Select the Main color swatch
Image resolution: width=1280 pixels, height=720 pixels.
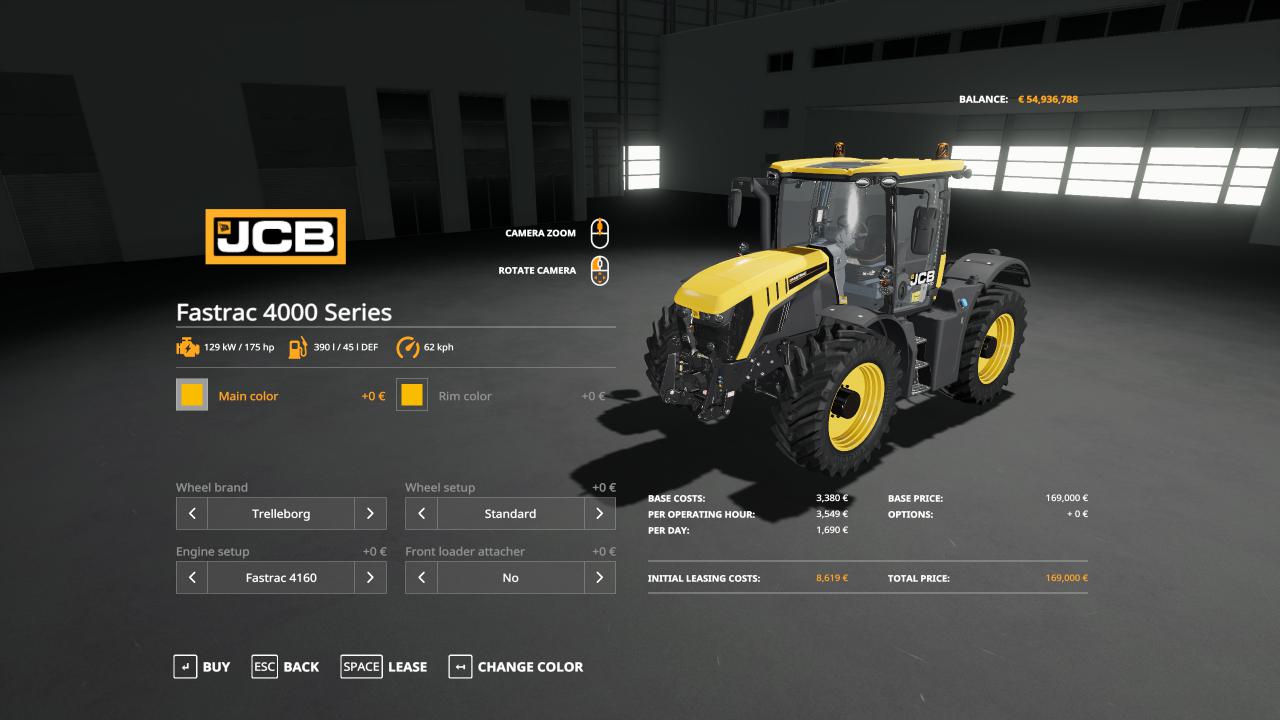(192, 395)
